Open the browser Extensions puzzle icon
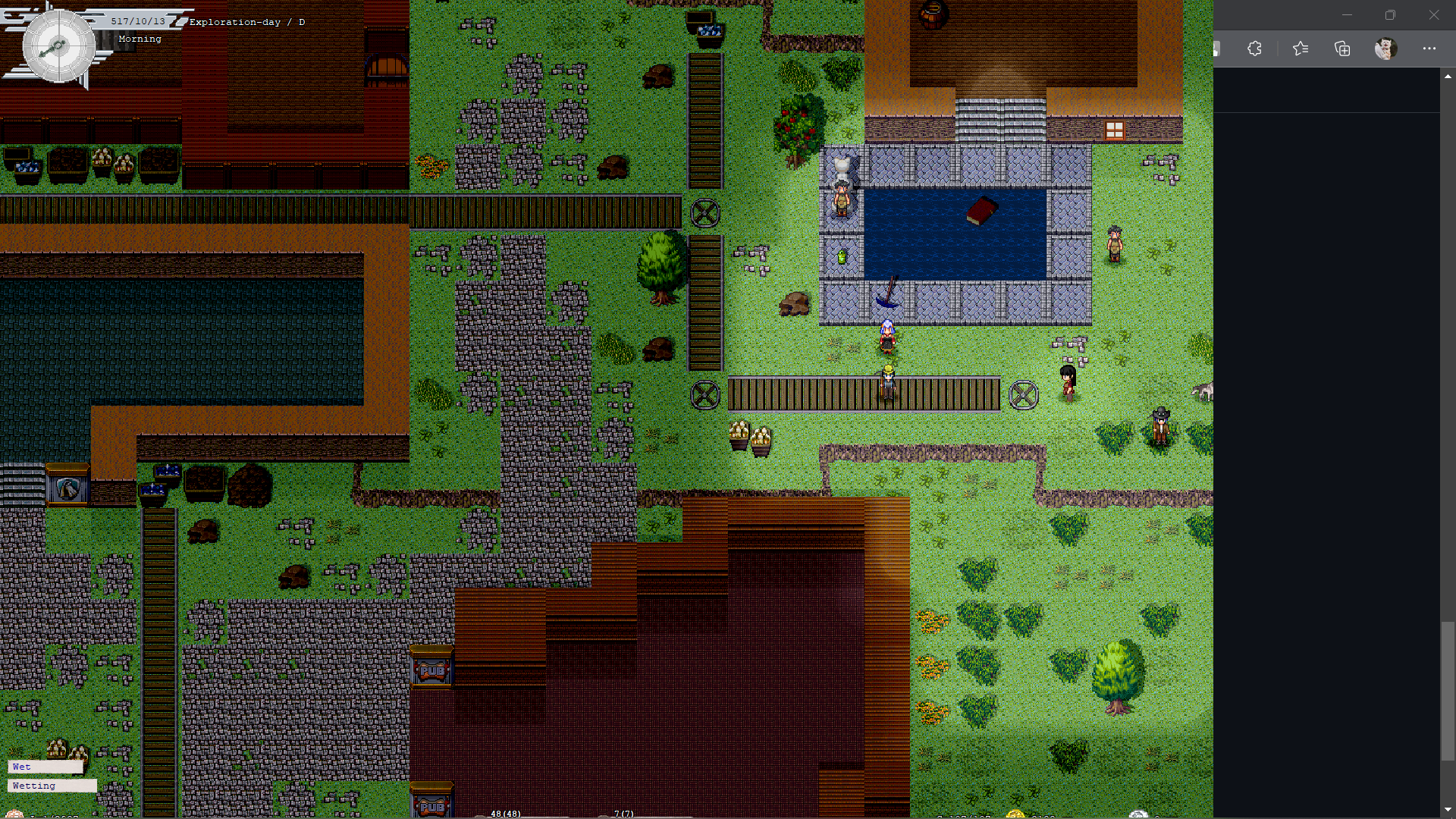Viewport: 1456px width, 819px height. (x=1254, y=48)
